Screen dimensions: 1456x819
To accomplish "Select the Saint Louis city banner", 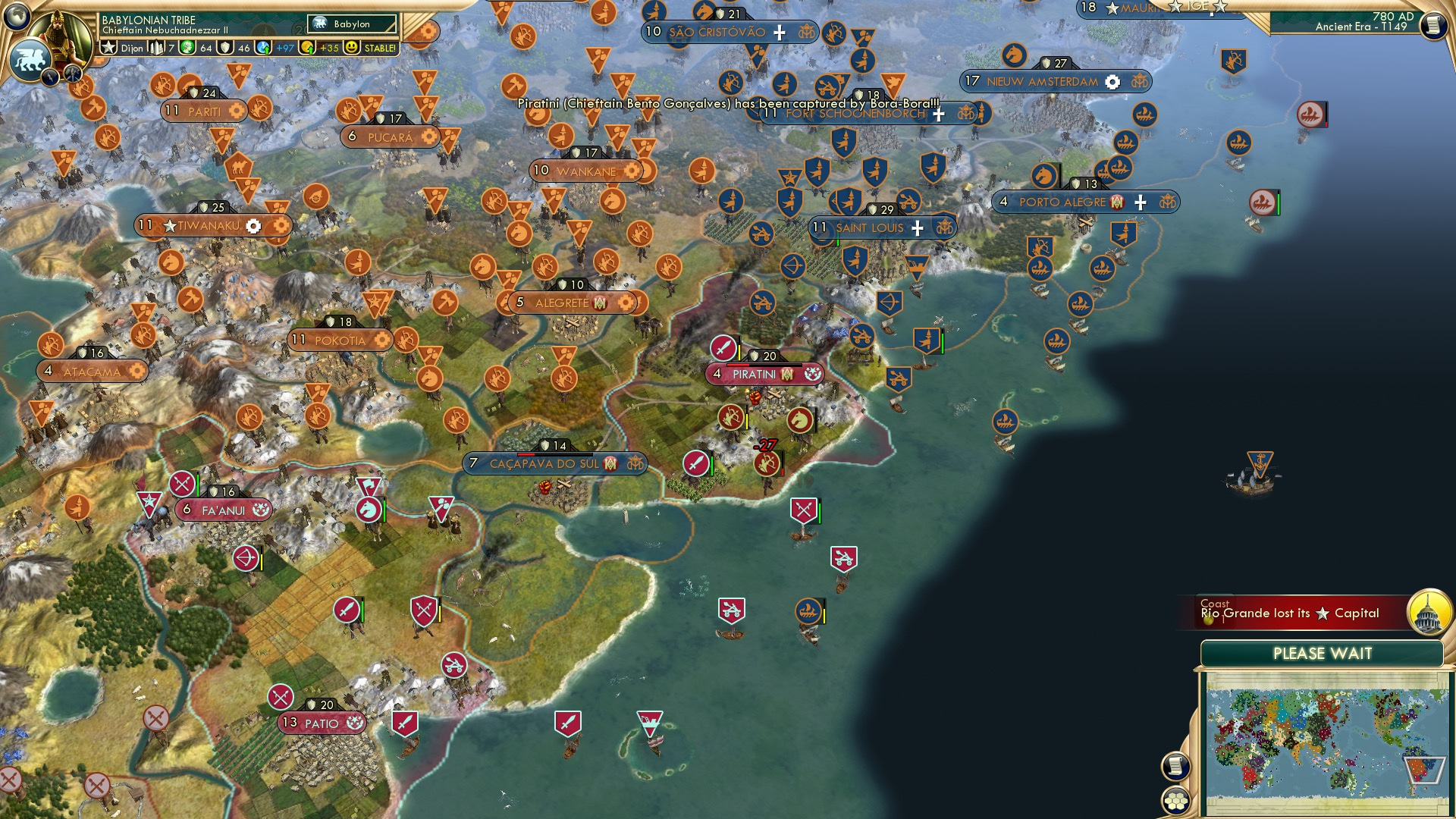I will (x=868, y=227).
